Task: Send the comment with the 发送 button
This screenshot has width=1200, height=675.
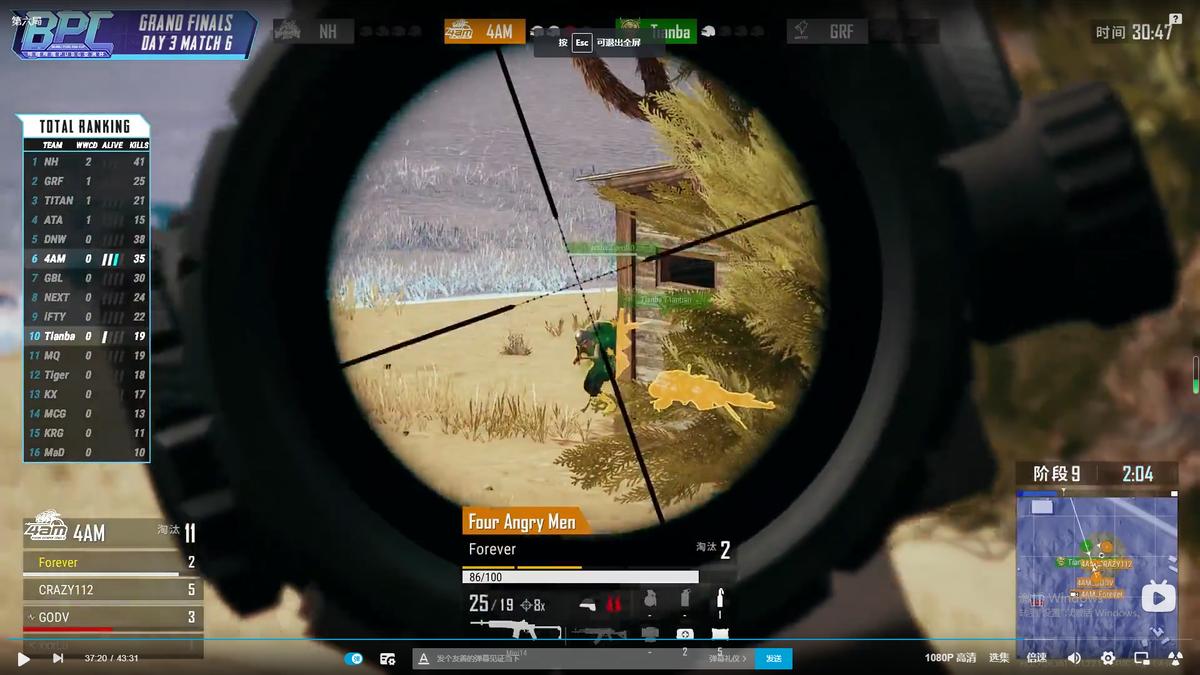Action: pos(774,658)
